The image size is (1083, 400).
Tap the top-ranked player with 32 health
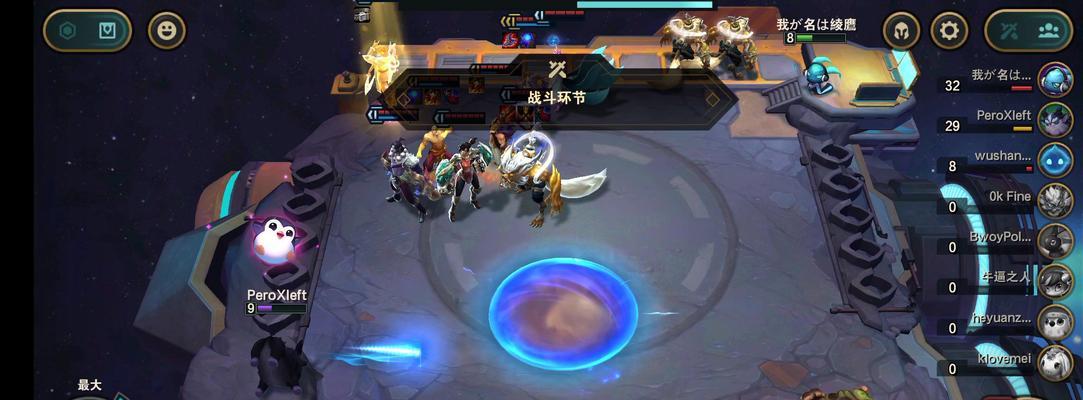point(1055,79)
